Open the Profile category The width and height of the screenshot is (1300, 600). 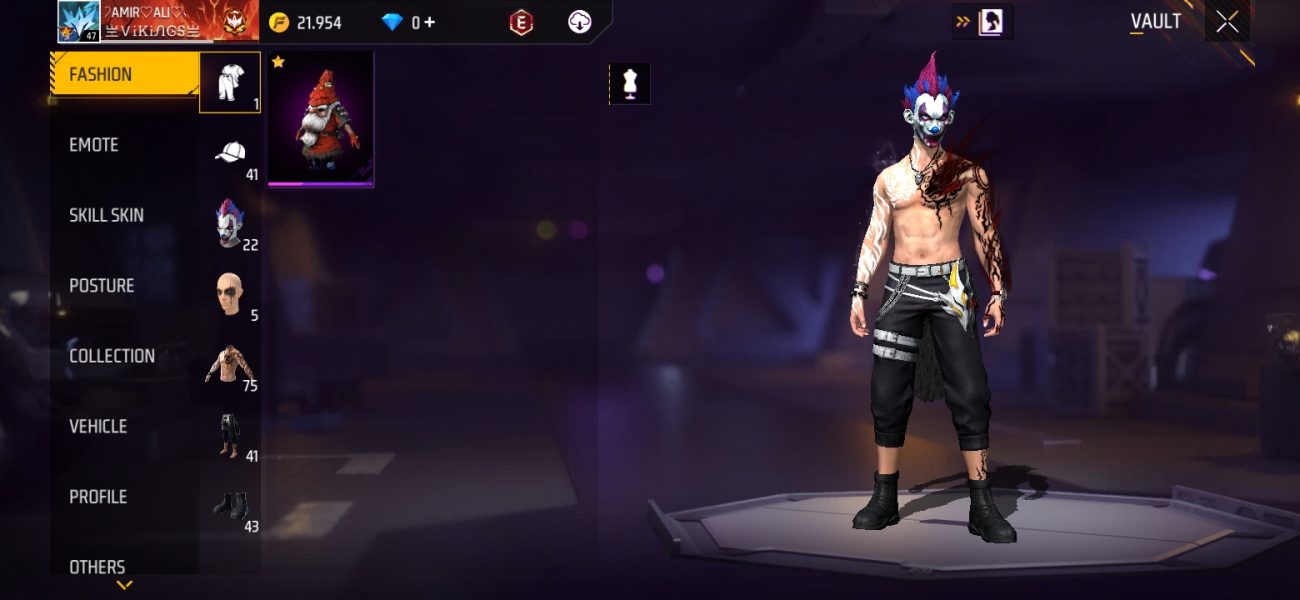click(x=98, y=497)
